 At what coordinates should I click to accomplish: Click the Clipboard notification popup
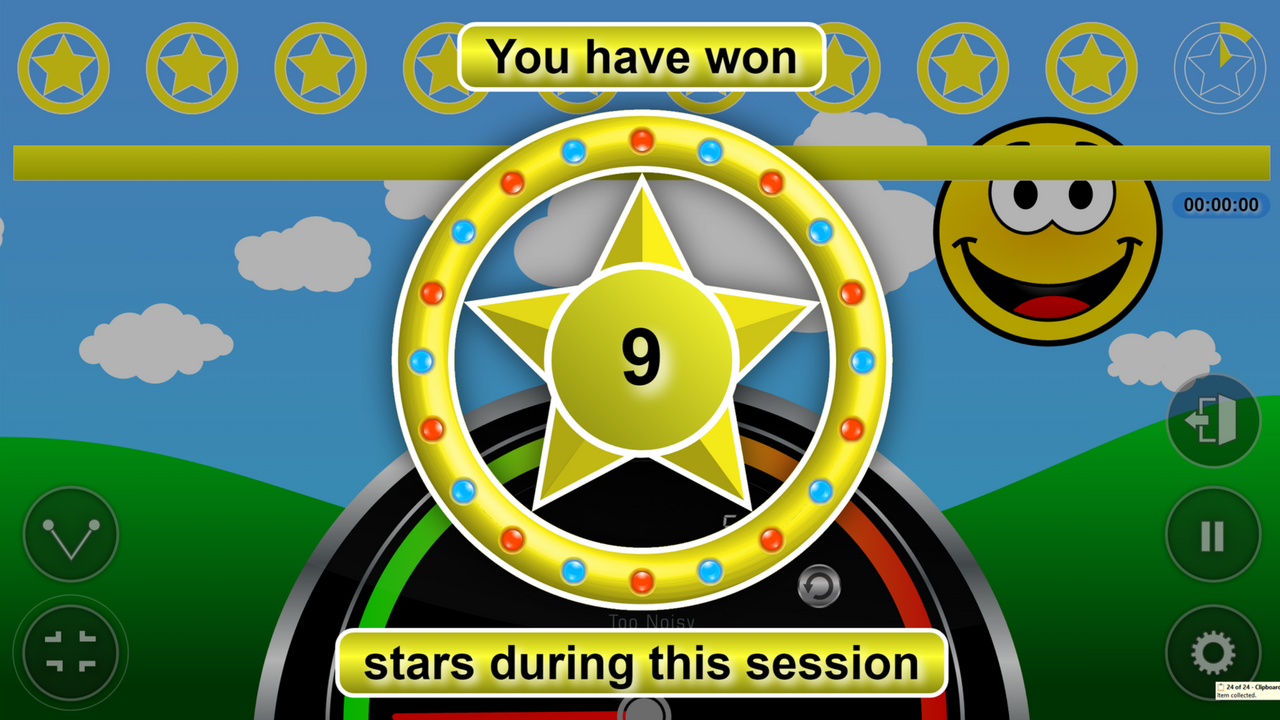(1248, 691)
